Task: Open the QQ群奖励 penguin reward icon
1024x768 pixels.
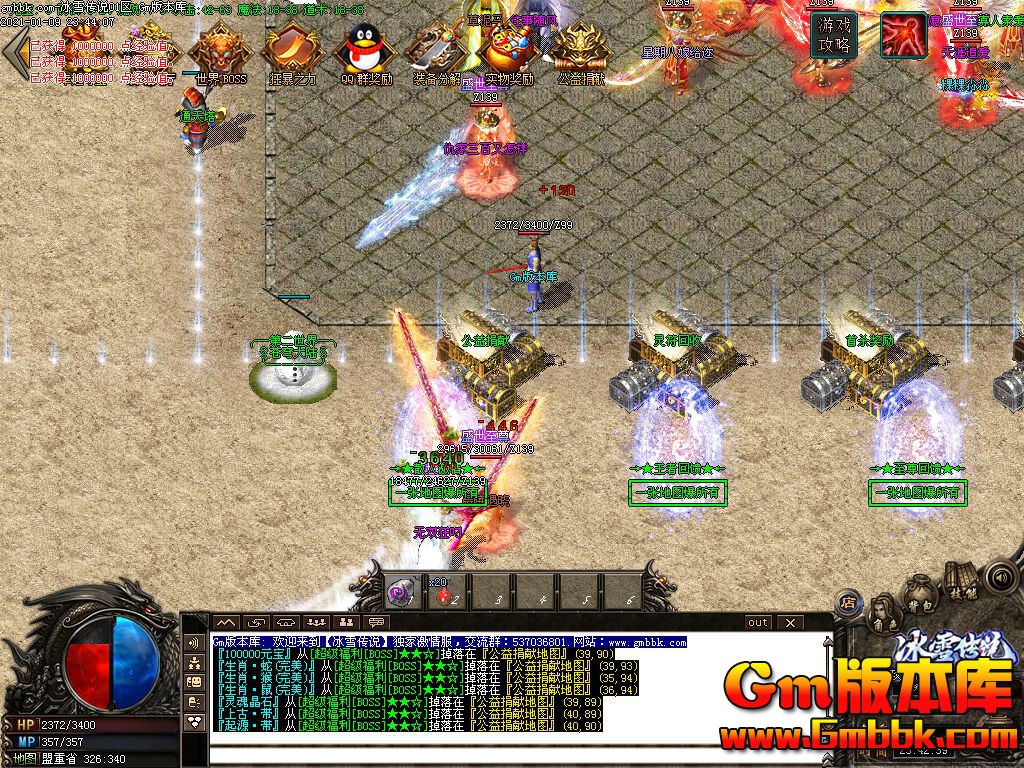Action: tap(364, 50)
